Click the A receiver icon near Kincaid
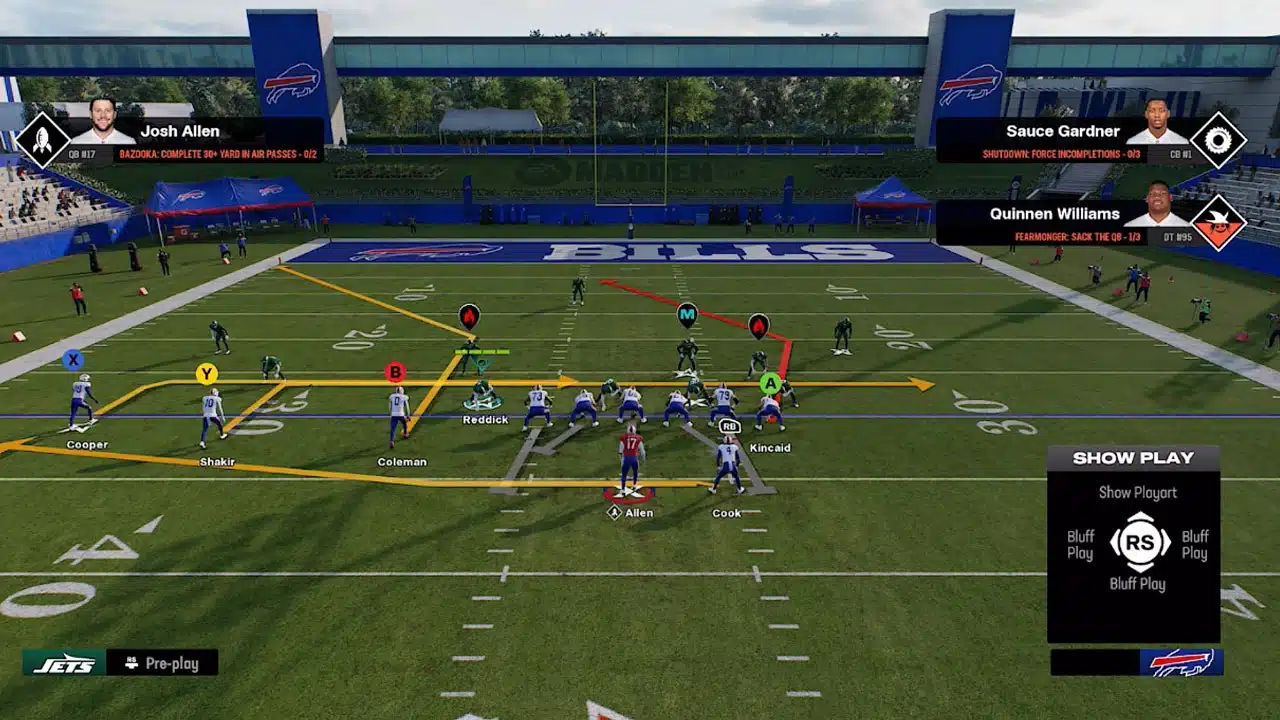Viewport: 1280px width, 720px height. [x=771, y=382]
